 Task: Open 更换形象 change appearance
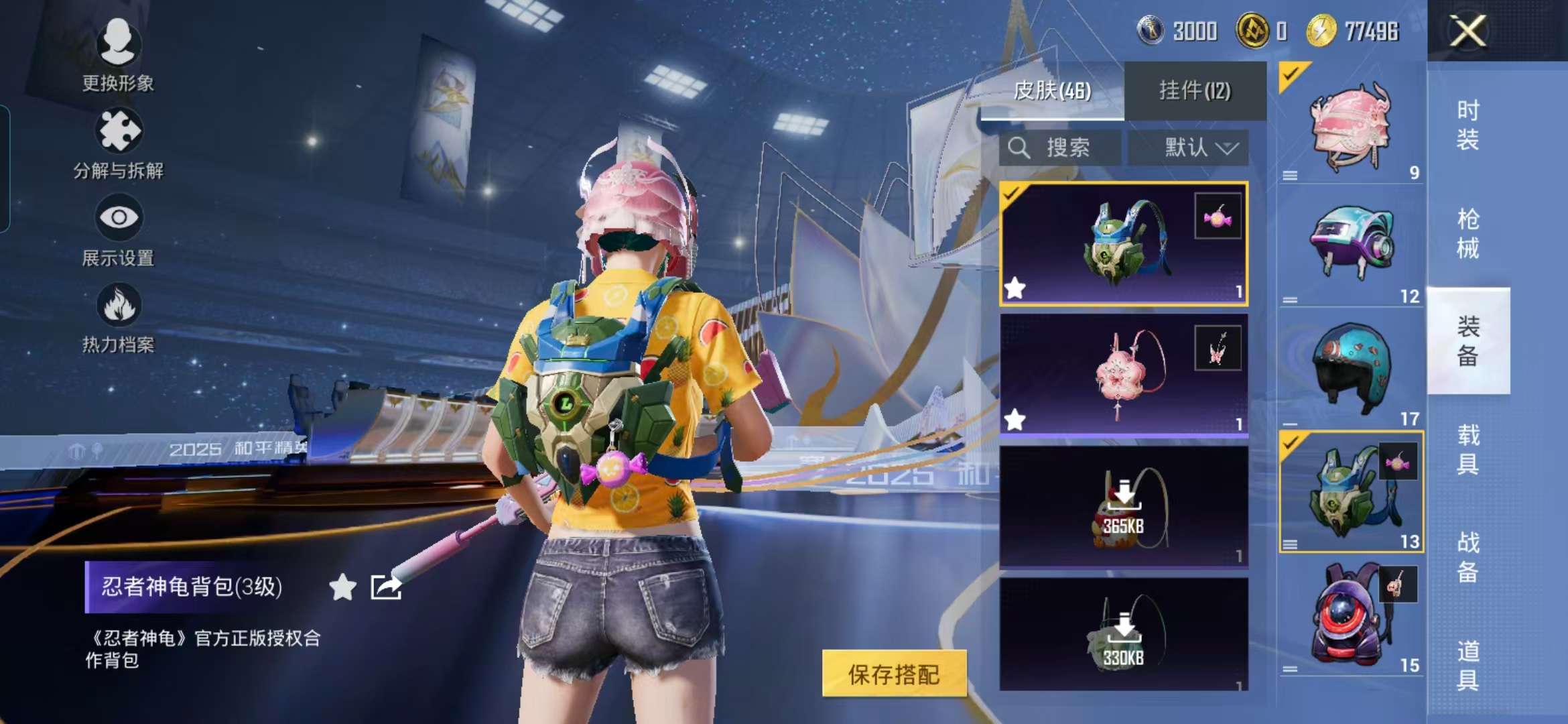pos(119,54)
